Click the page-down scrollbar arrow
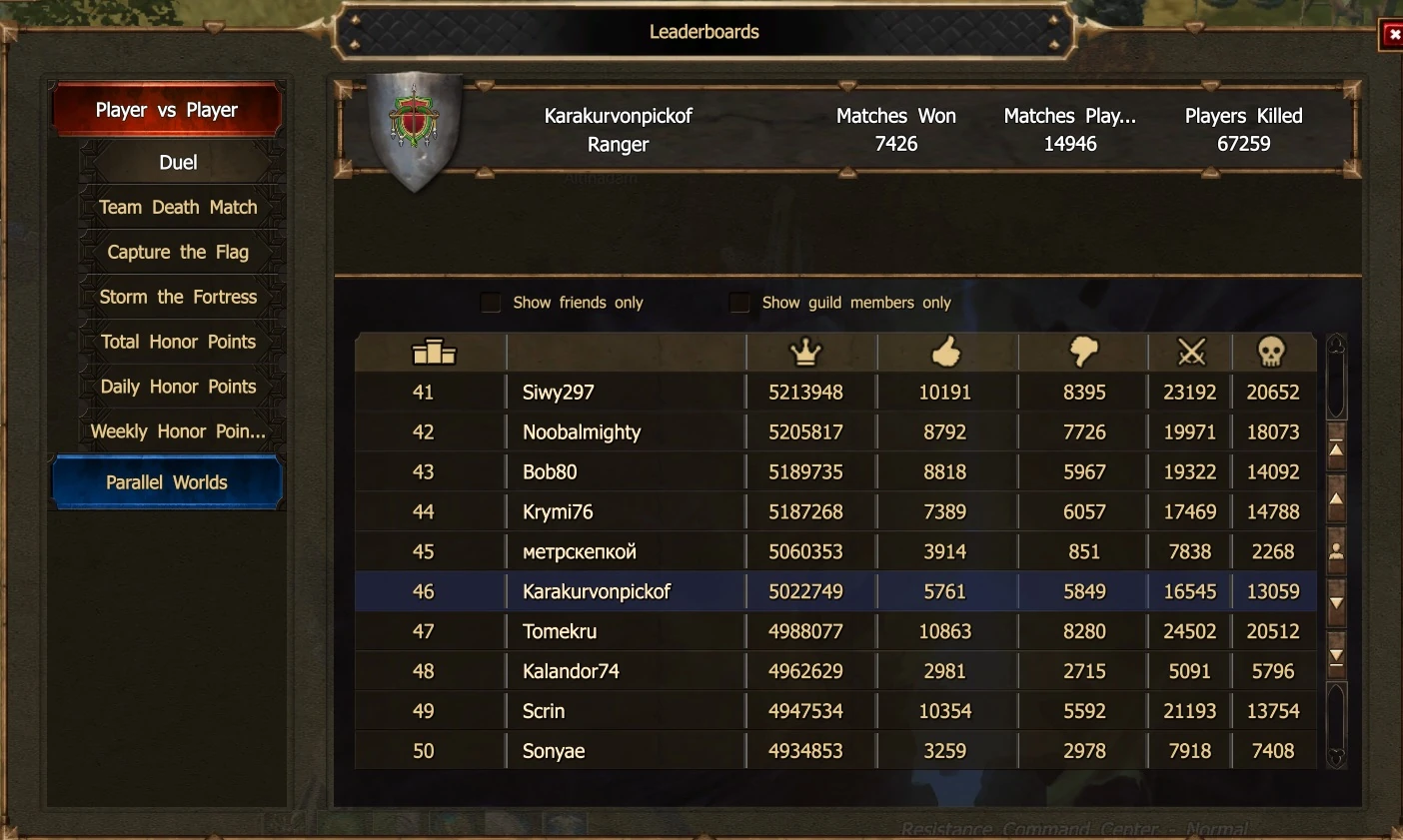1403x840 pixels. click(x=1336, y=603)
